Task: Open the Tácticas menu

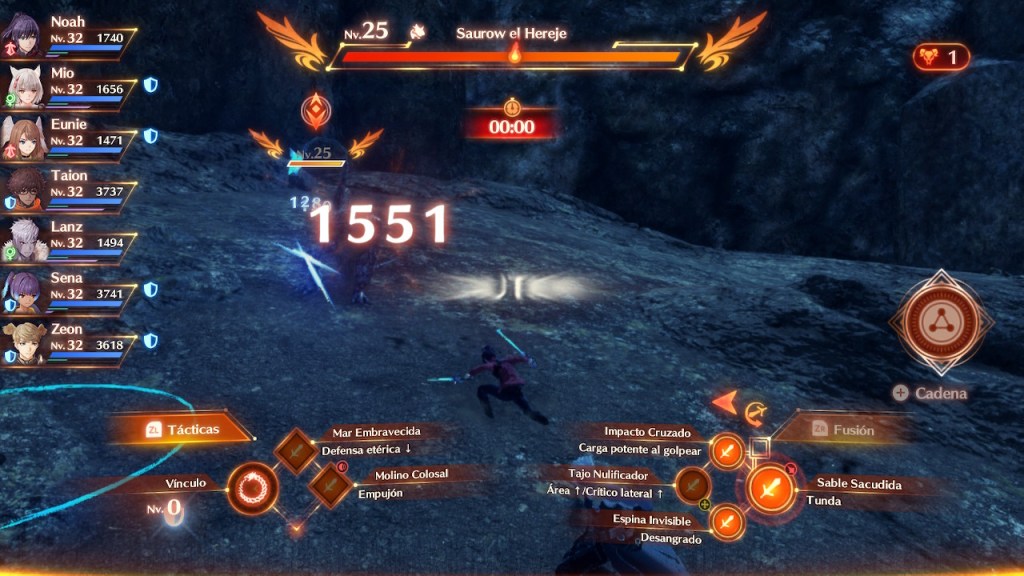Action: [x=182, y=428]
